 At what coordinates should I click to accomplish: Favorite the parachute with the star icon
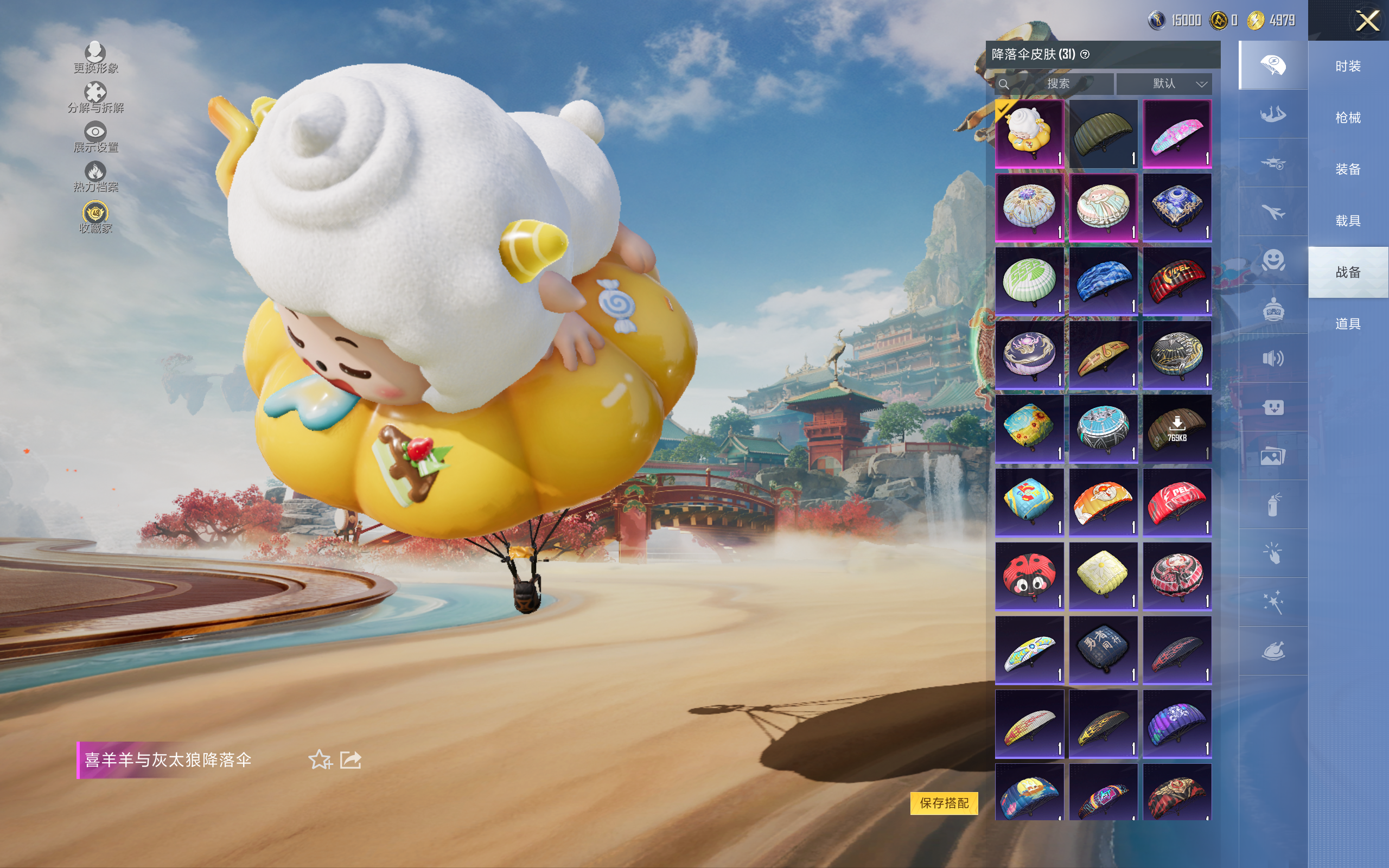coord(320,759)
